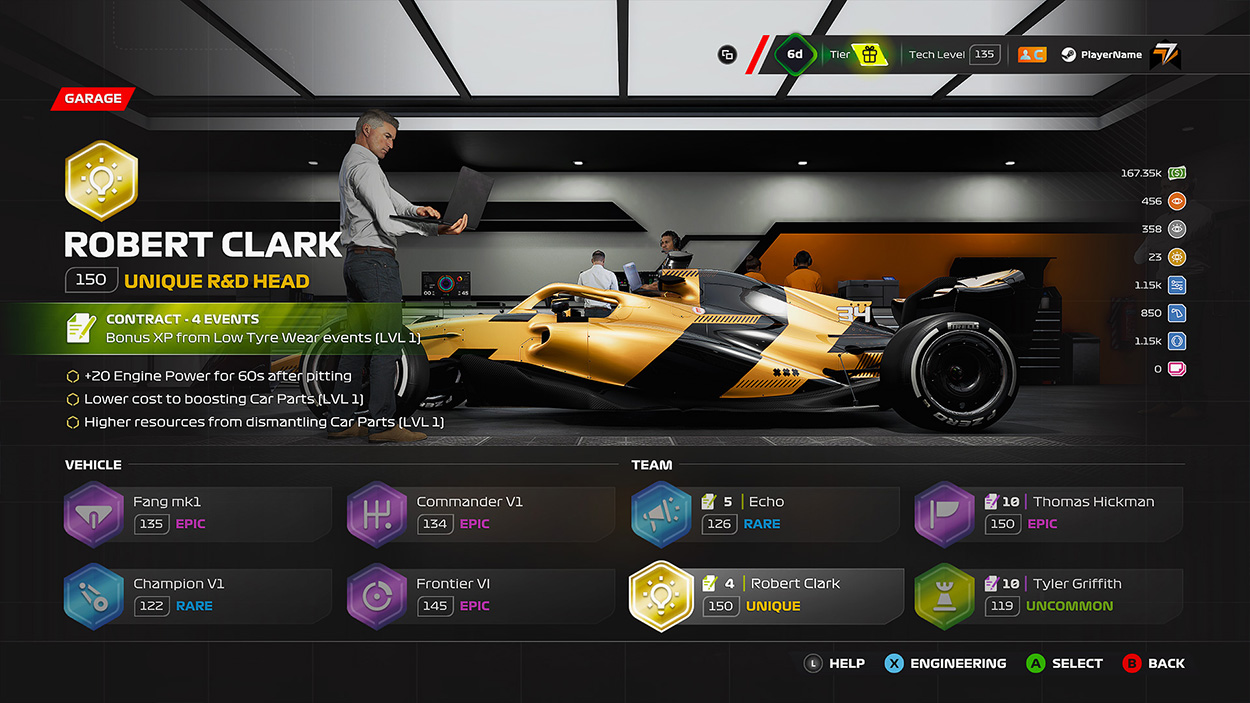Pick the Tyler Griffith uncommon card
This screenshot has height=703, width=1250.
coord(1048,595)
